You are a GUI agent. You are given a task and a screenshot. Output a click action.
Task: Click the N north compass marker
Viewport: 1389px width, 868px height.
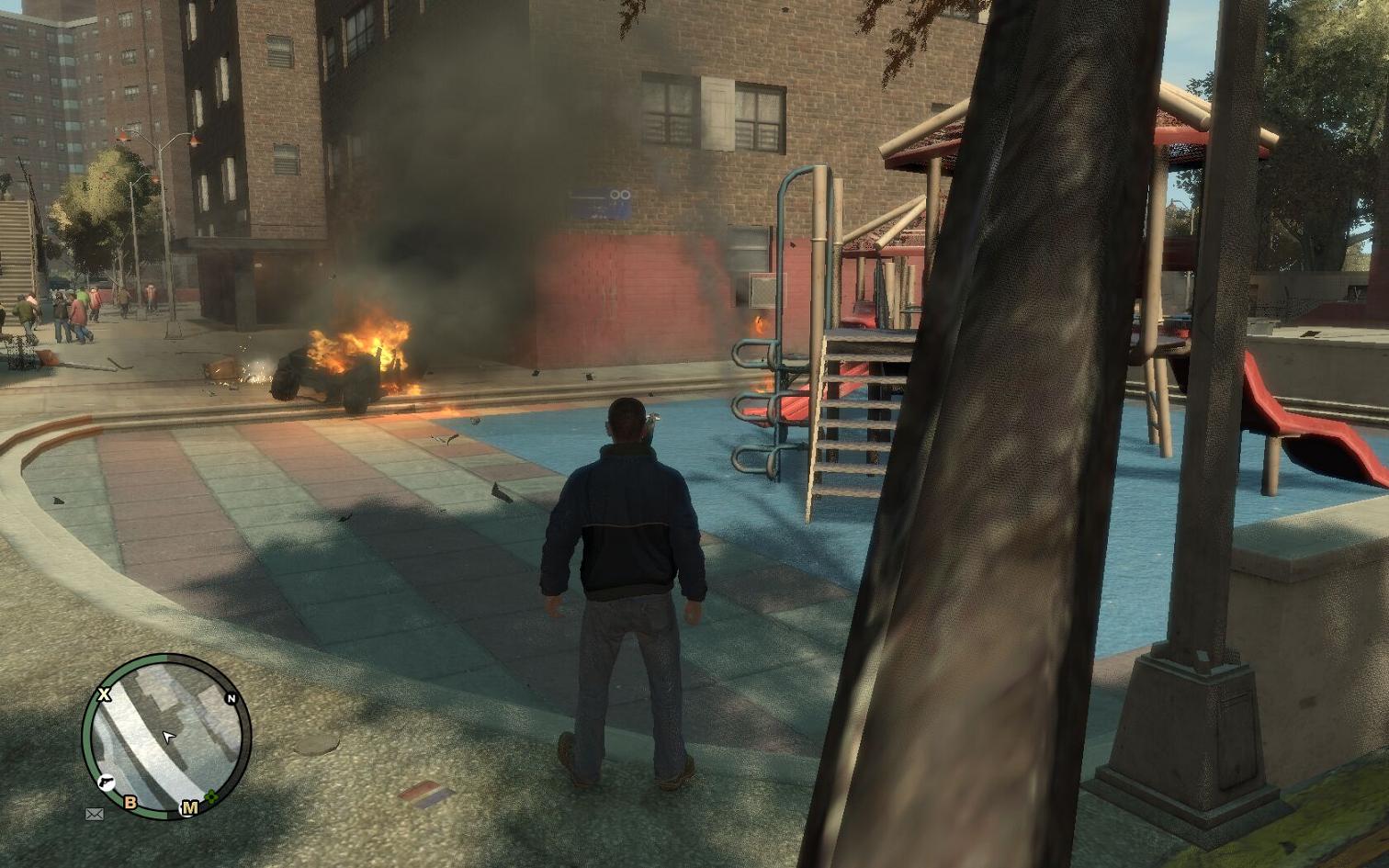pos(231,699)
